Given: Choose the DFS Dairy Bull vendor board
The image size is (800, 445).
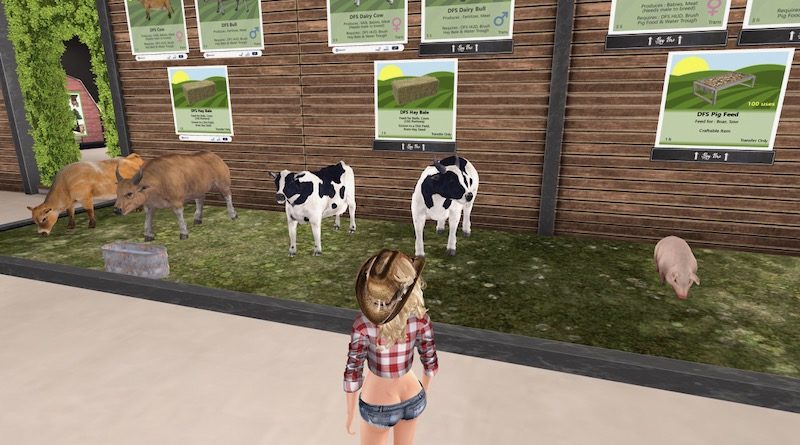Looking at the screenshot, I should tap(467, 18).
